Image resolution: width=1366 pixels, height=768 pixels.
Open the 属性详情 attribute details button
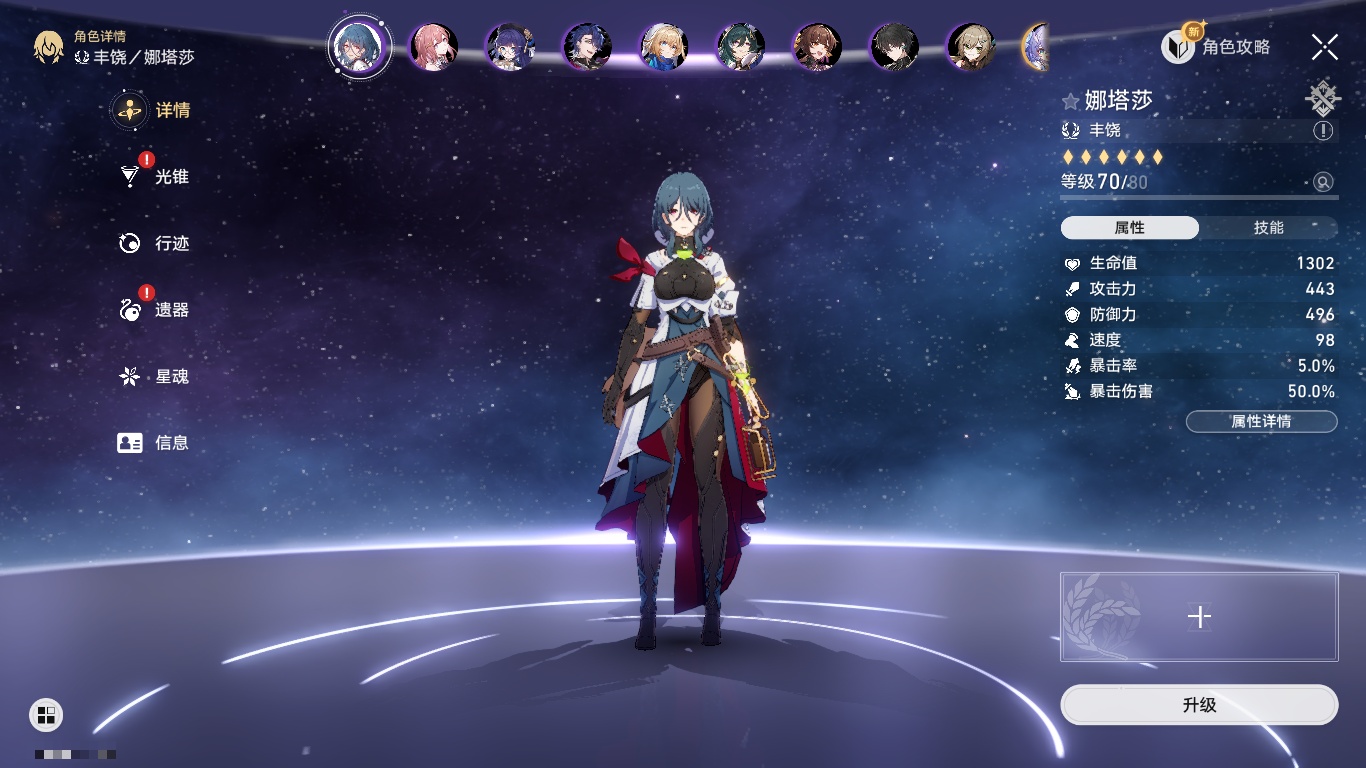point(1261,422)
